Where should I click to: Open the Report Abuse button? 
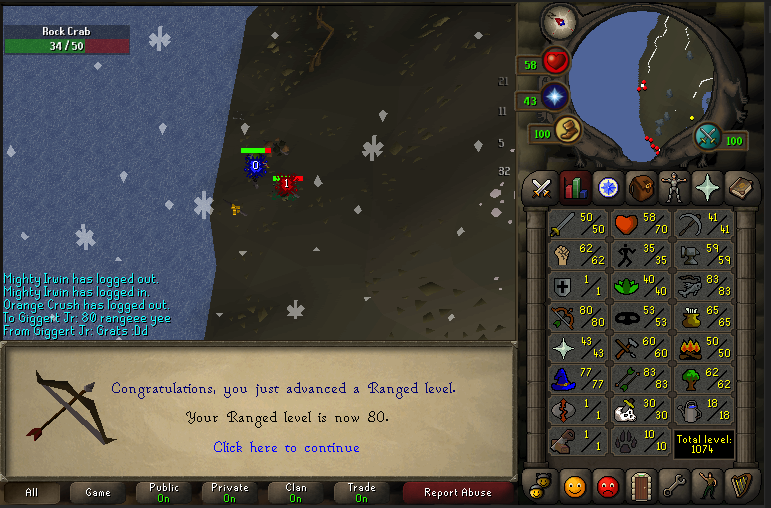click(457, 492)
